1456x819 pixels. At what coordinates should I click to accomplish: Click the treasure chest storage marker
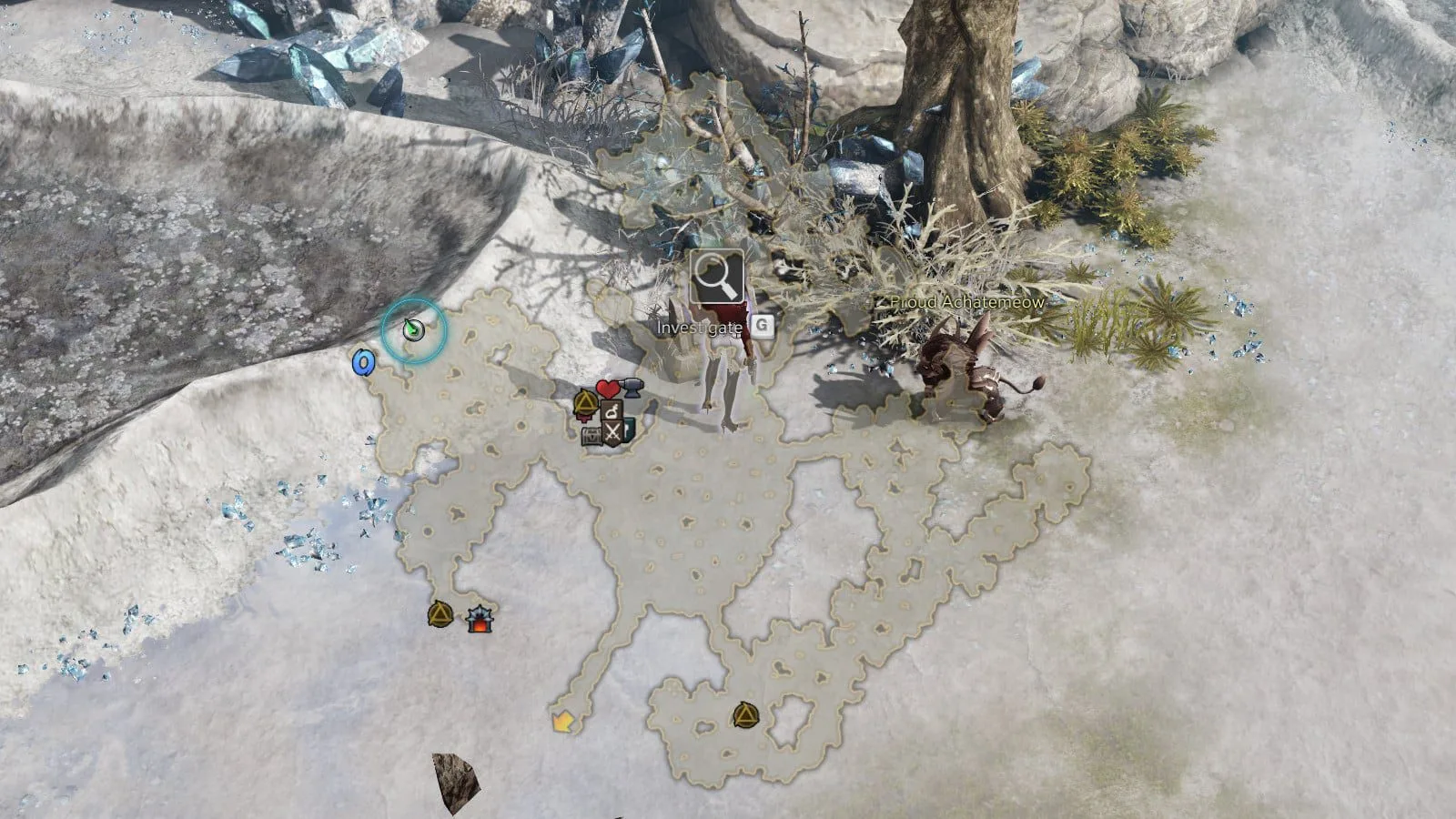coord(592,436)
